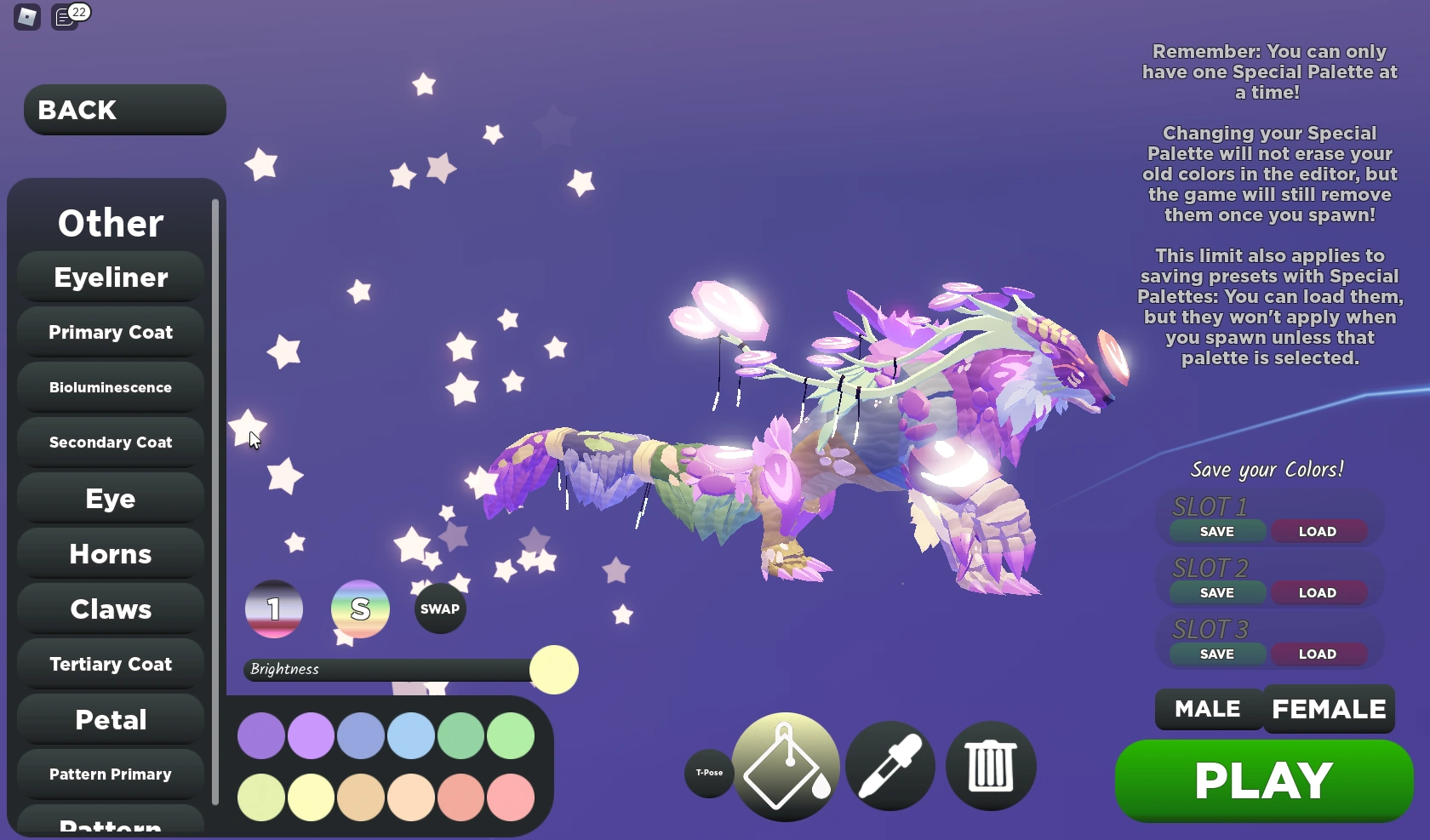
Task: Pick the purple color swatch
Action: (x=260, y=735)
